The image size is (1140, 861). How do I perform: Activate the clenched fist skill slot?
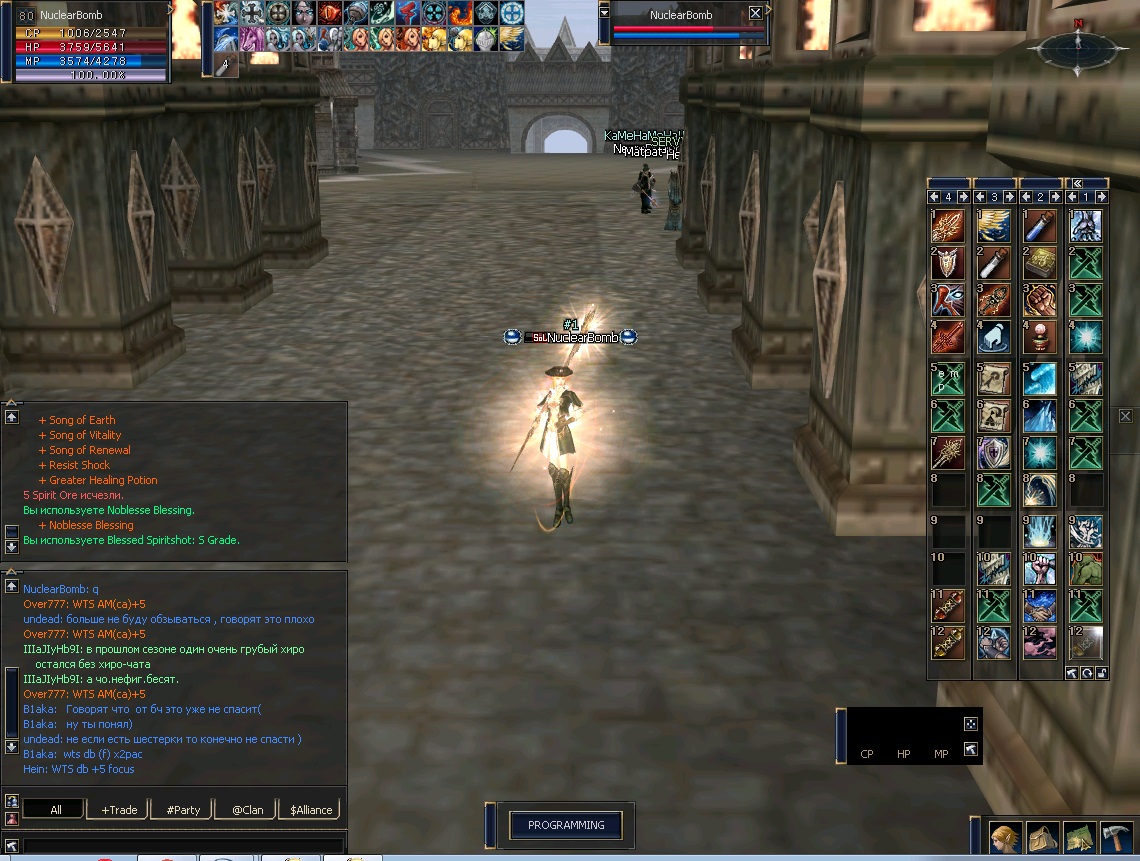pyautogui.click(x=1040, y=300)
